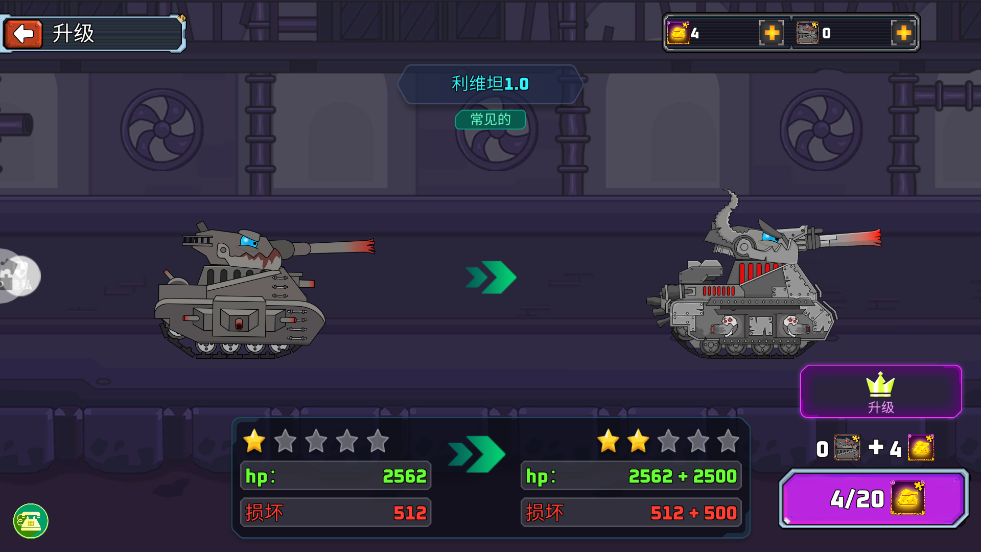This screenshot has width=981, height=552.
Task: Add more gold tank currency
Action: click(x=771, y=33)
